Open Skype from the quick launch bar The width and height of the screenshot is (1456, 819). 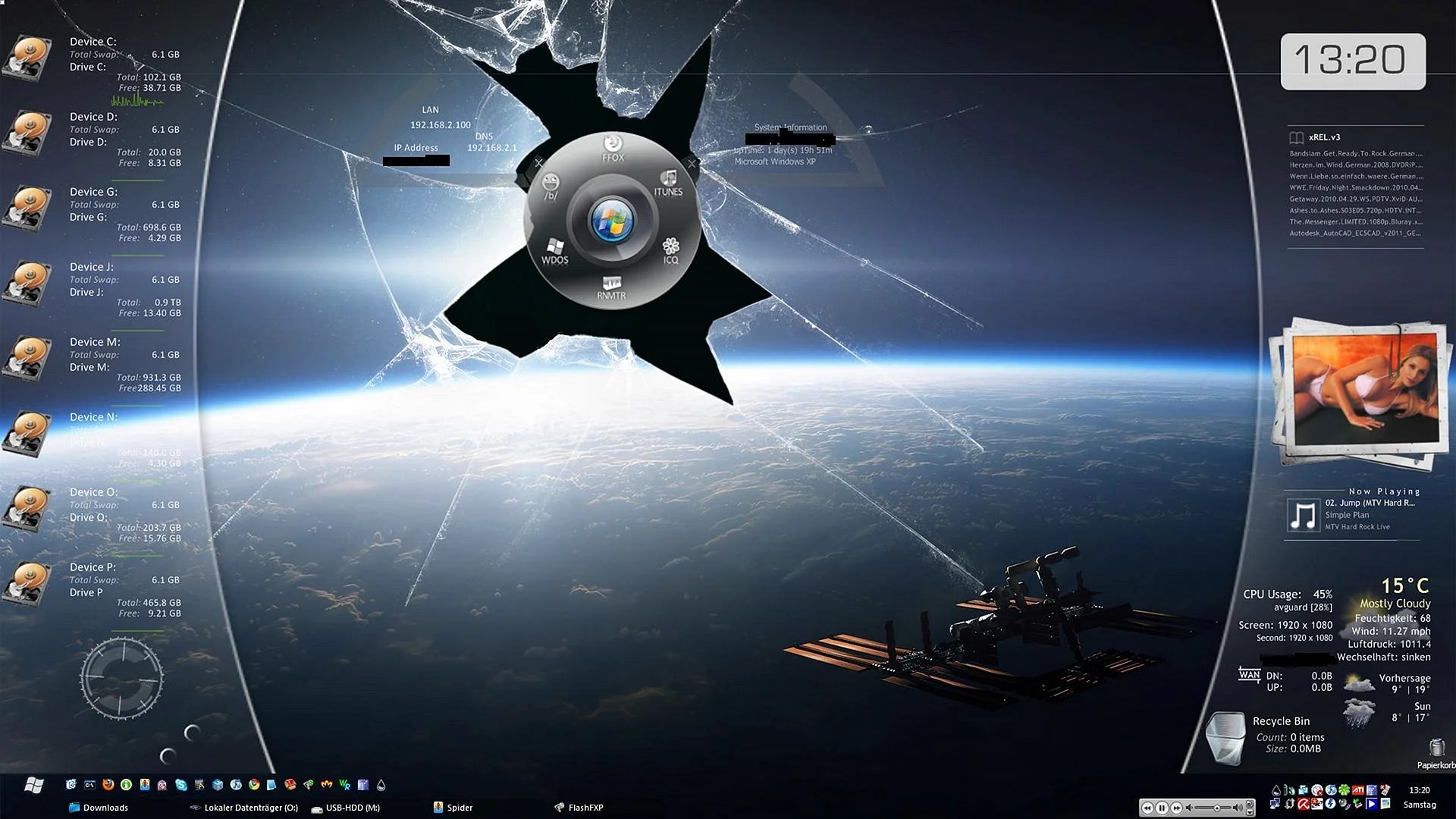point(182,786)
